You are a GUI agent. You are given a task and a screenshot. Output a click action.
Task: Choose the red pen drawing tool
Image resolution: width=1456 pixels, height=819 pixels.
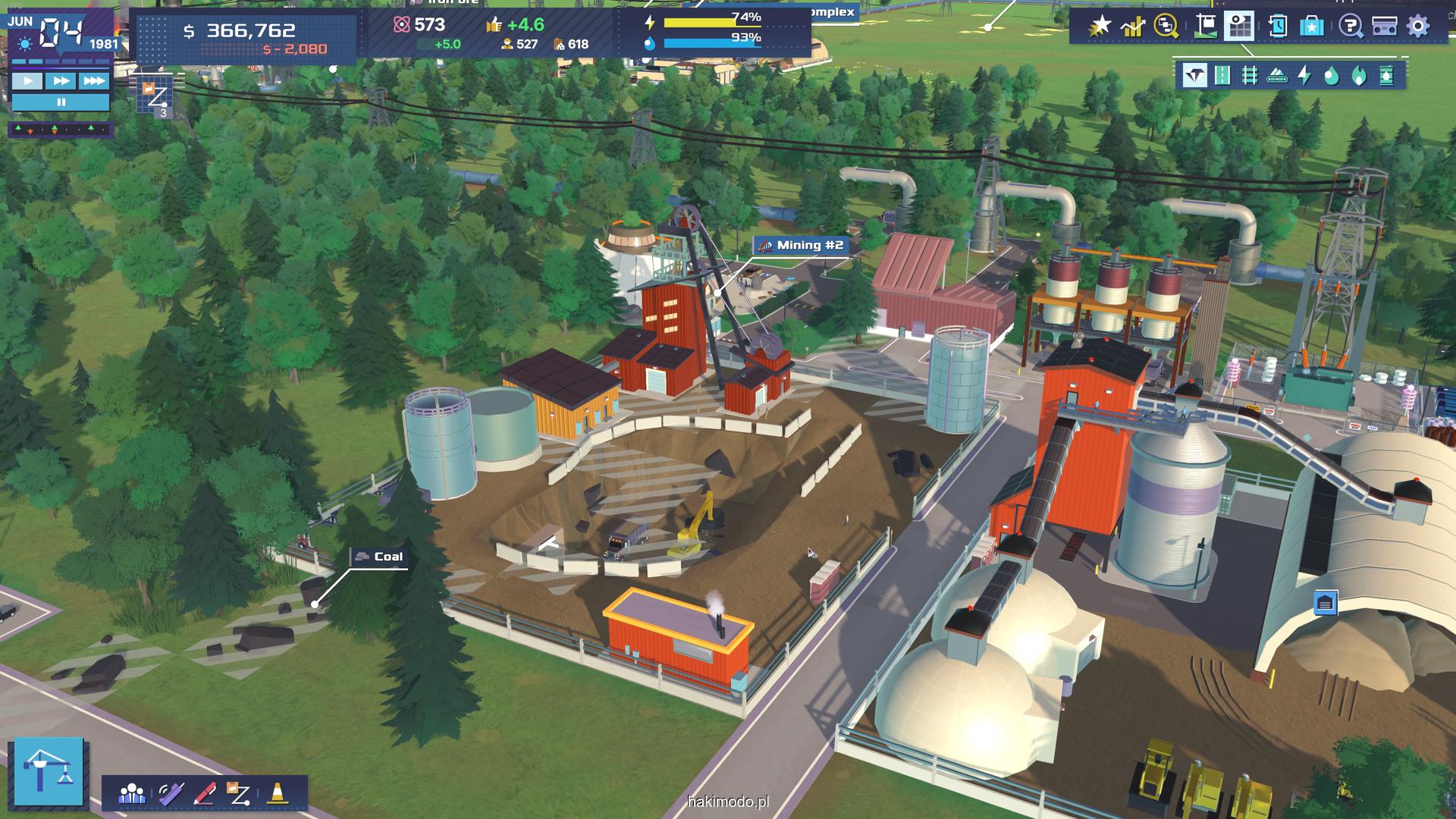205,794
